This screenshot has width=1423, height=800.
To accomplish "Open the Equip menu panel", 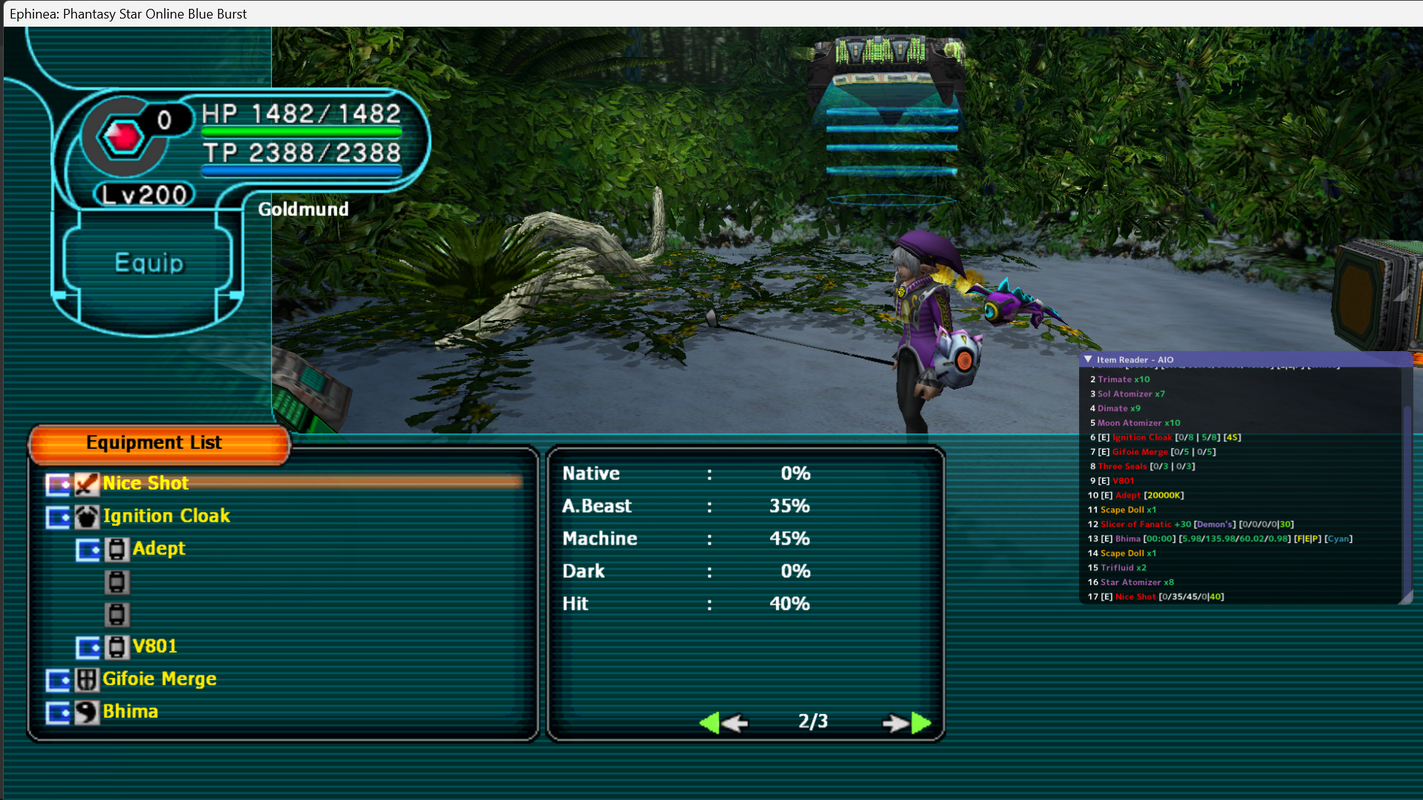I will [x=149, y=263].
